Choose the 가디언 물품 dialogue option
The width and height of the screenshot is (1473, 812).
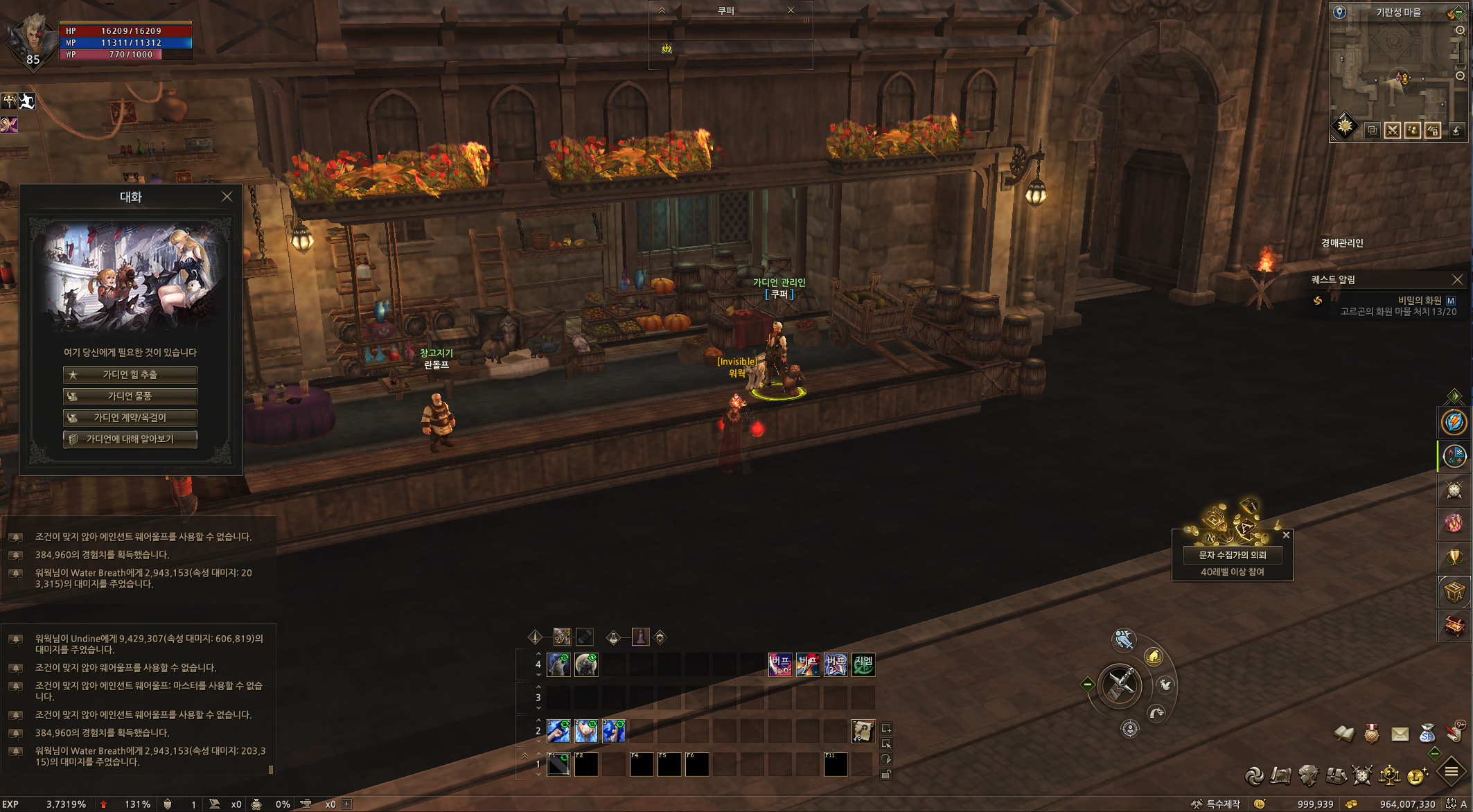(130, 396)
